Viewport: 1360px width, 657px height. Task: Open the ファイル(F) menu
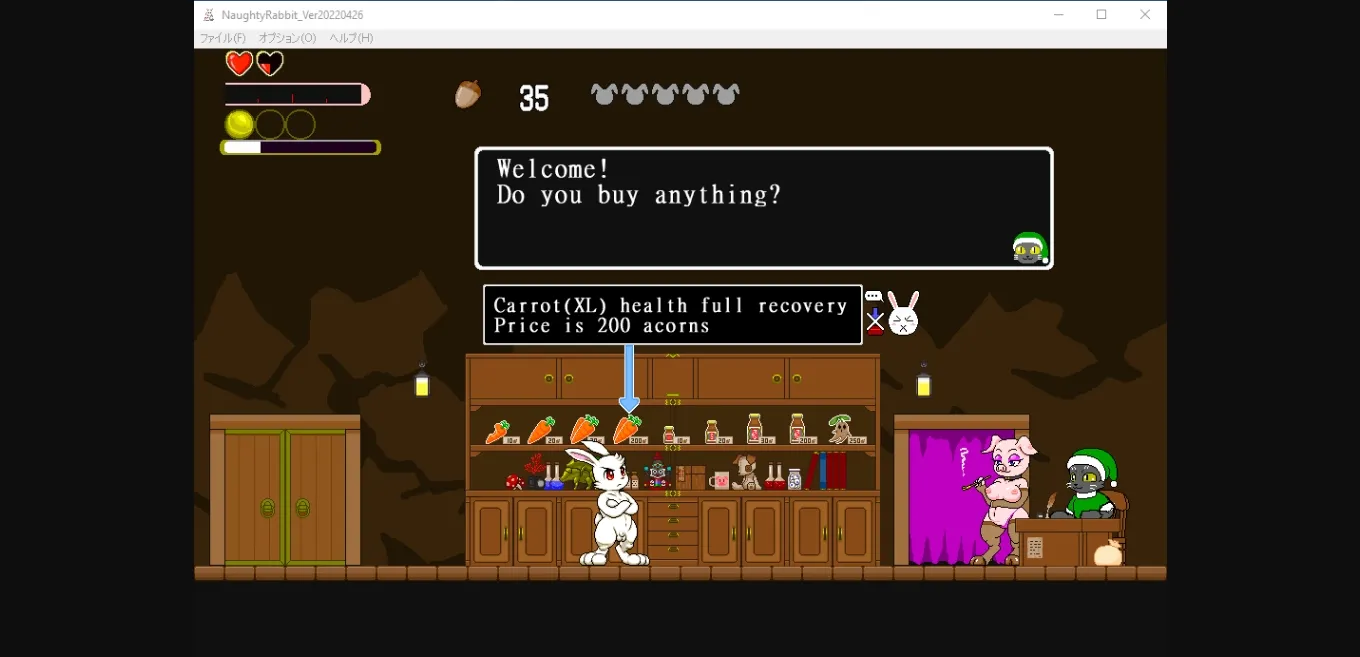pos(222,38)
